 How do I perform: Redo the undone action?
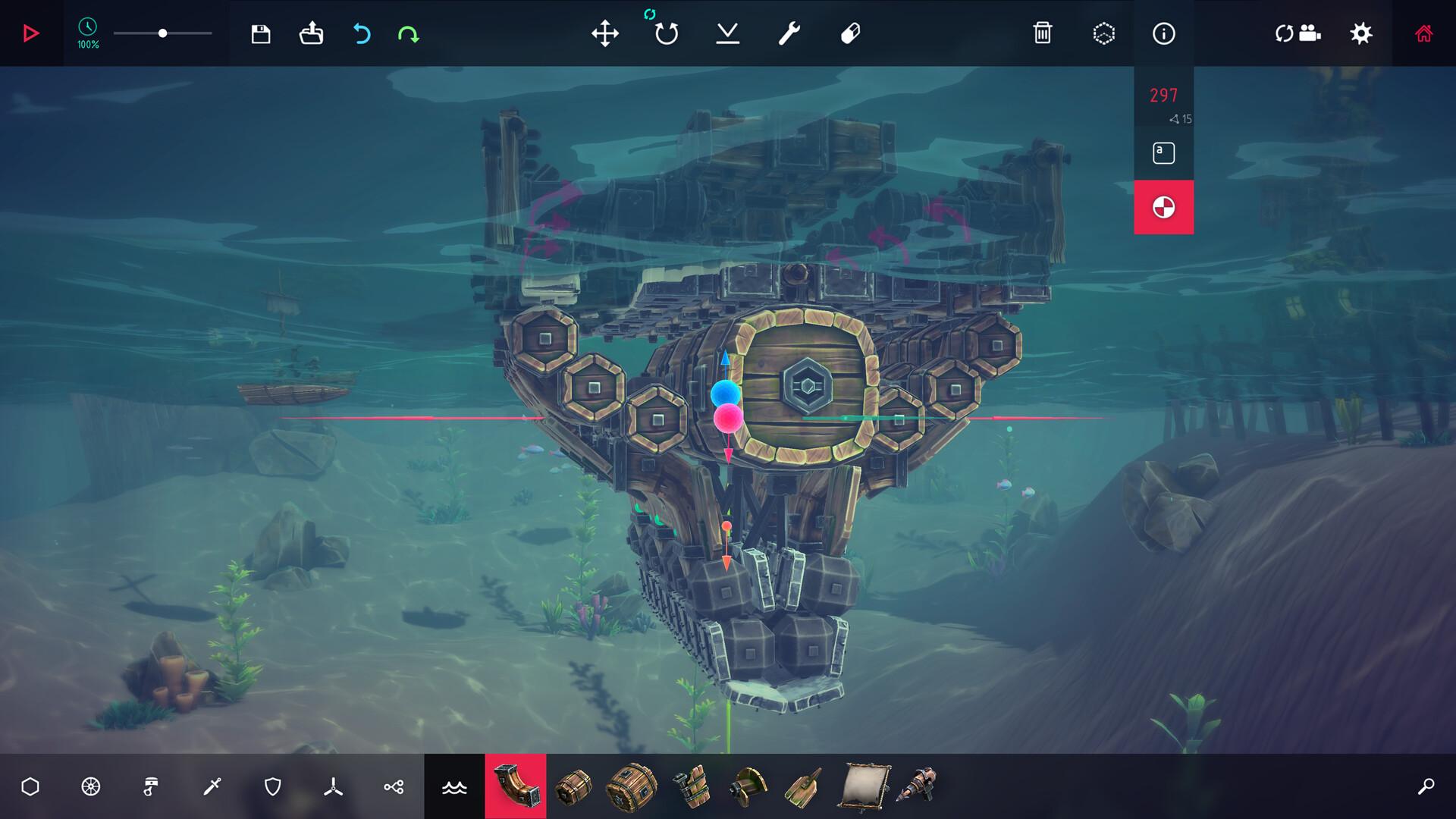click(x=408, y=33)
